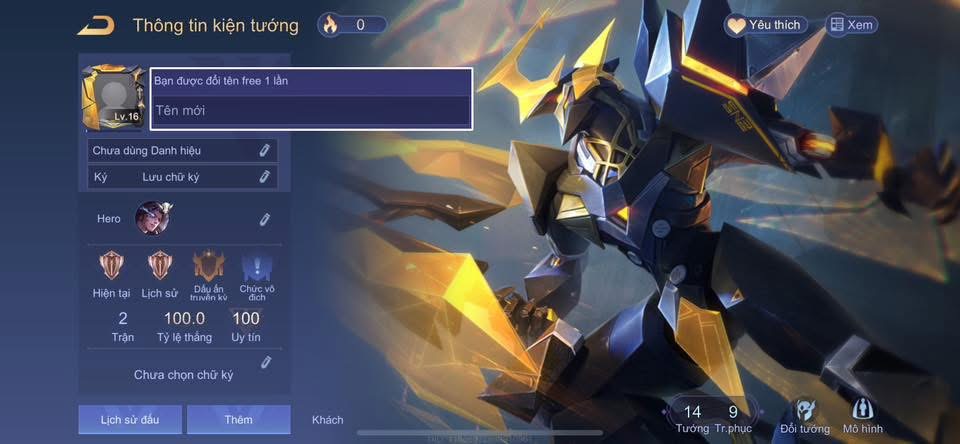Open the Xem view button

pyautogui.click(x=850, y=25)
